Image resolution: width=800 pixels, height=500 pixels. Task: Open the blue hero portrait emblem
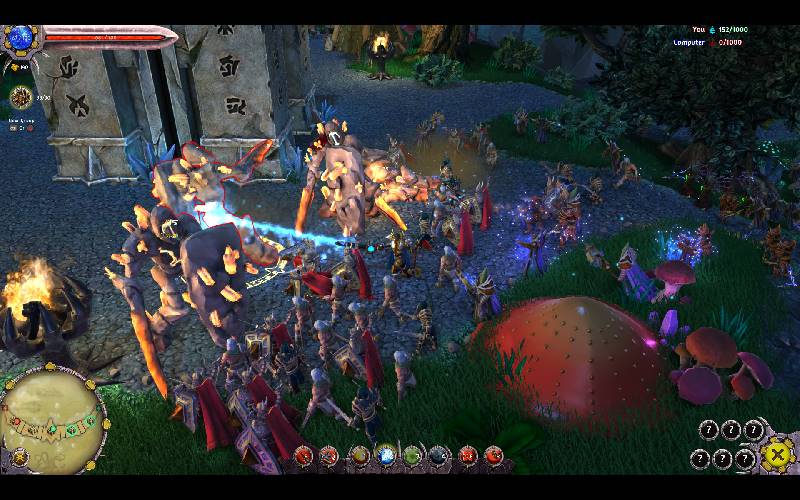[x=20, y=39]
